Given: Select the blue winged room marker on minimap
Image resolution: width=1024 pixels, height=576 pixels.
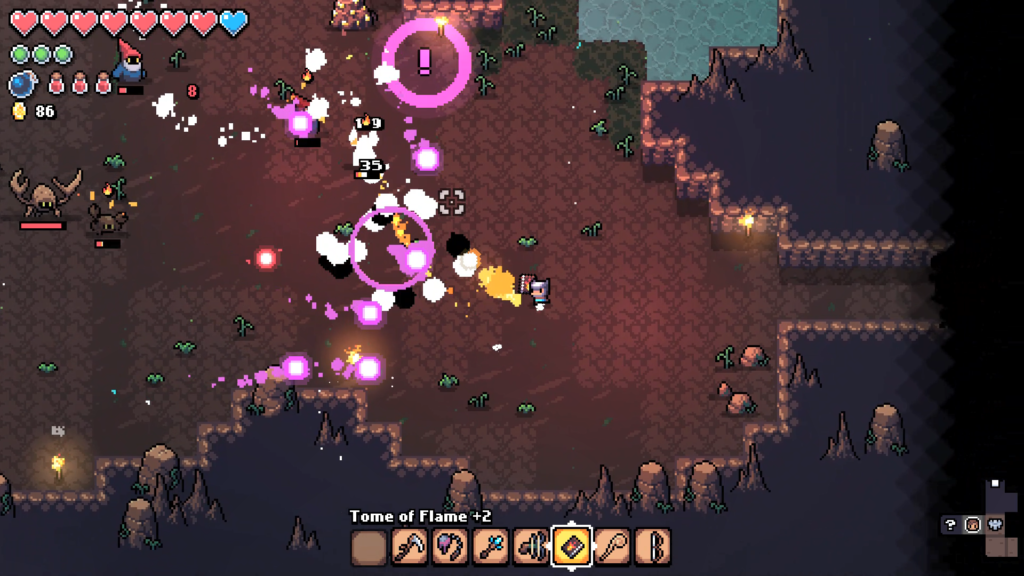Looking at the screenshot, I should point(995,524).
